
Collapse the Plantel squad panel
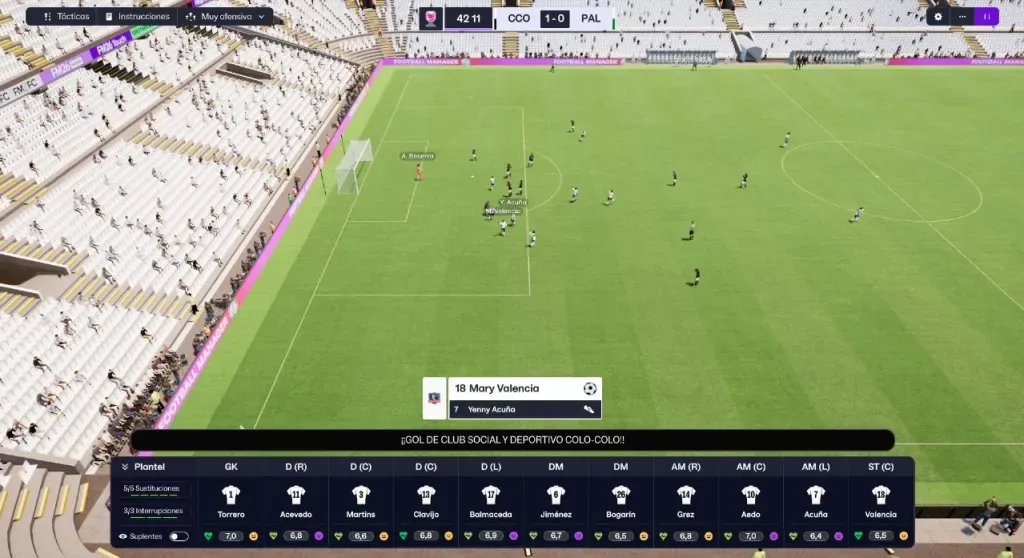pos(125,467)
